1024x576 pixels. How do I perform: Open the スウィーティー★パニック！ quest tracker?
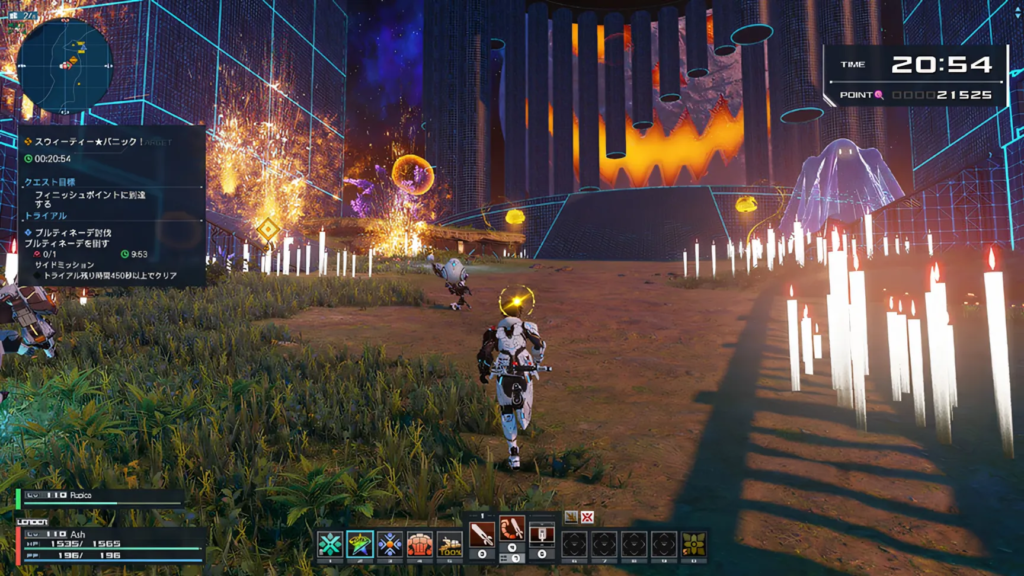click(x=84, y=142)
